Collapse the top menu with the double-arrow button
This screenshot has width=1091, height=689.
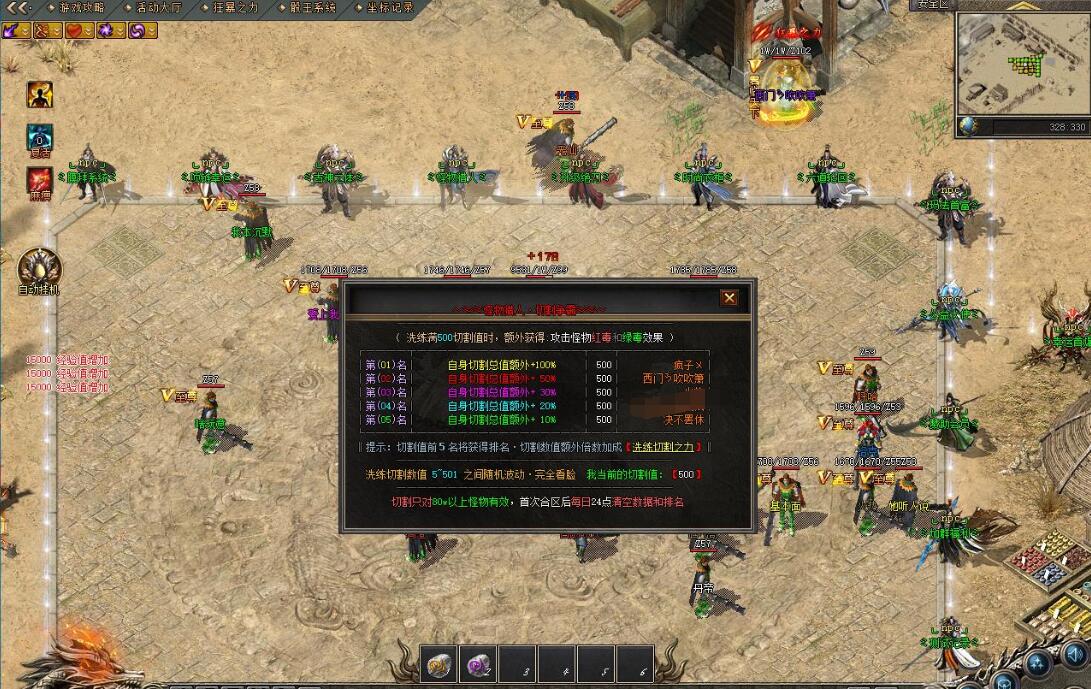tap(17, 7)
